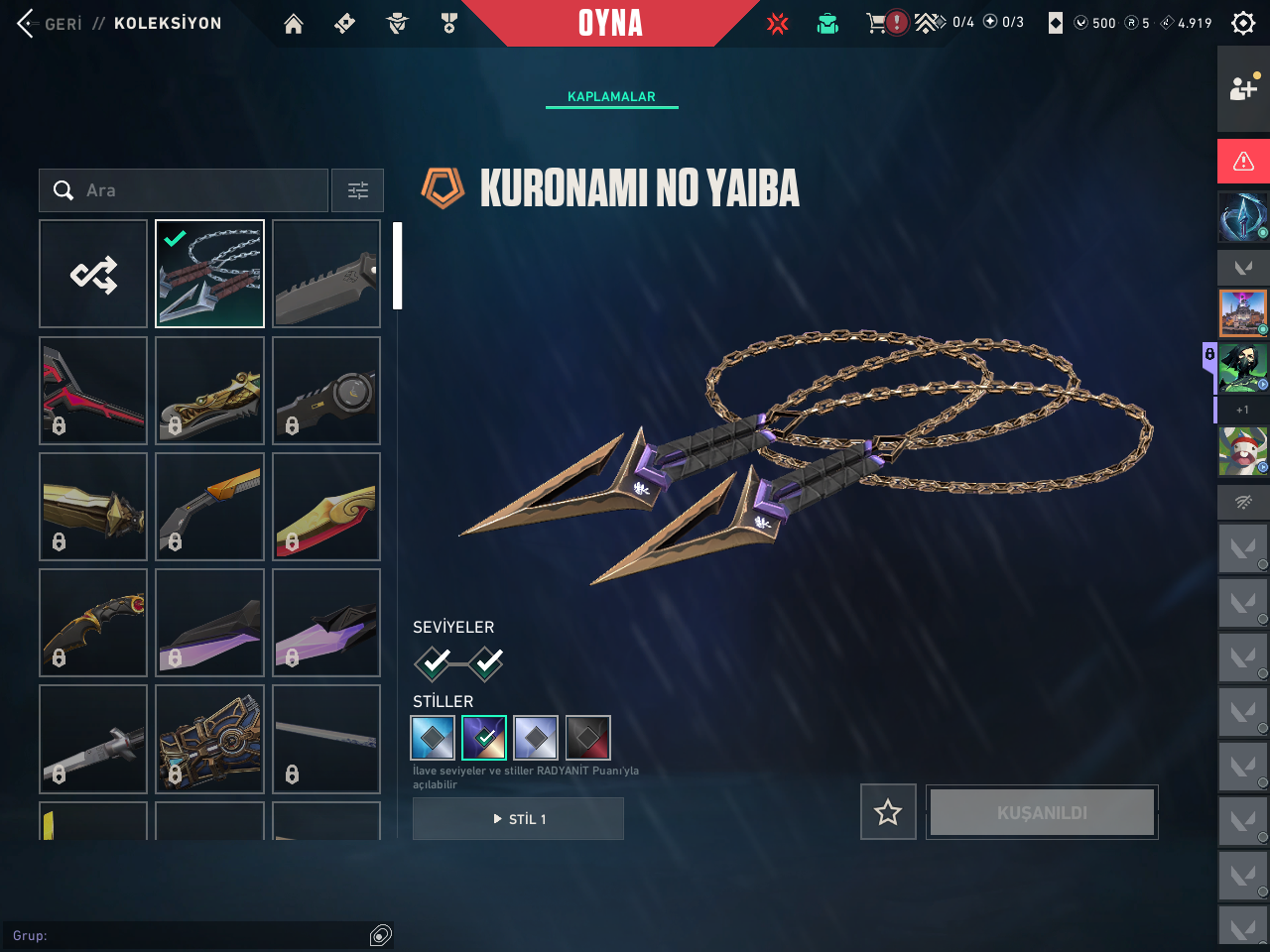The height and width of the screenshot is (952, 1270).
Task: Go back with the GERİ arrow
Action: click(28, 23)
